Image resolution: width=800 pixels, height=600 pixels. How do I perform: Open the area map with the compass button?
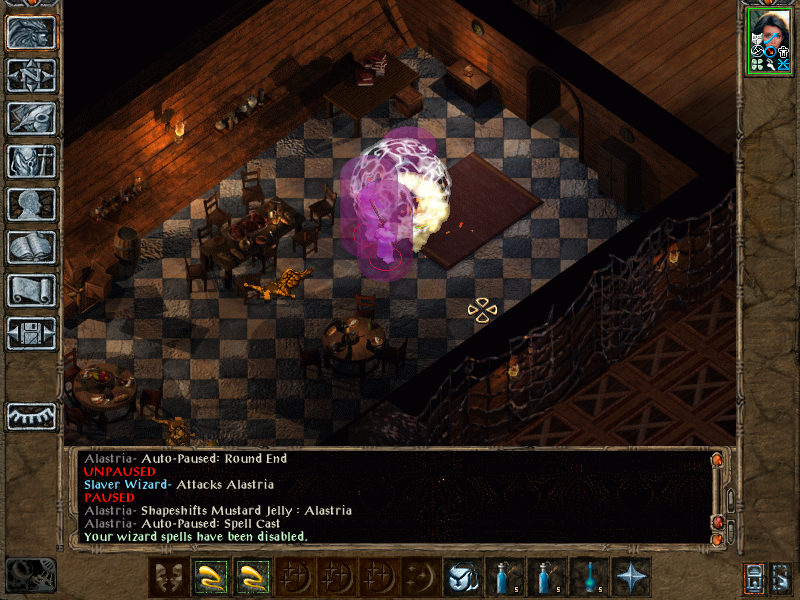[31, 75]
